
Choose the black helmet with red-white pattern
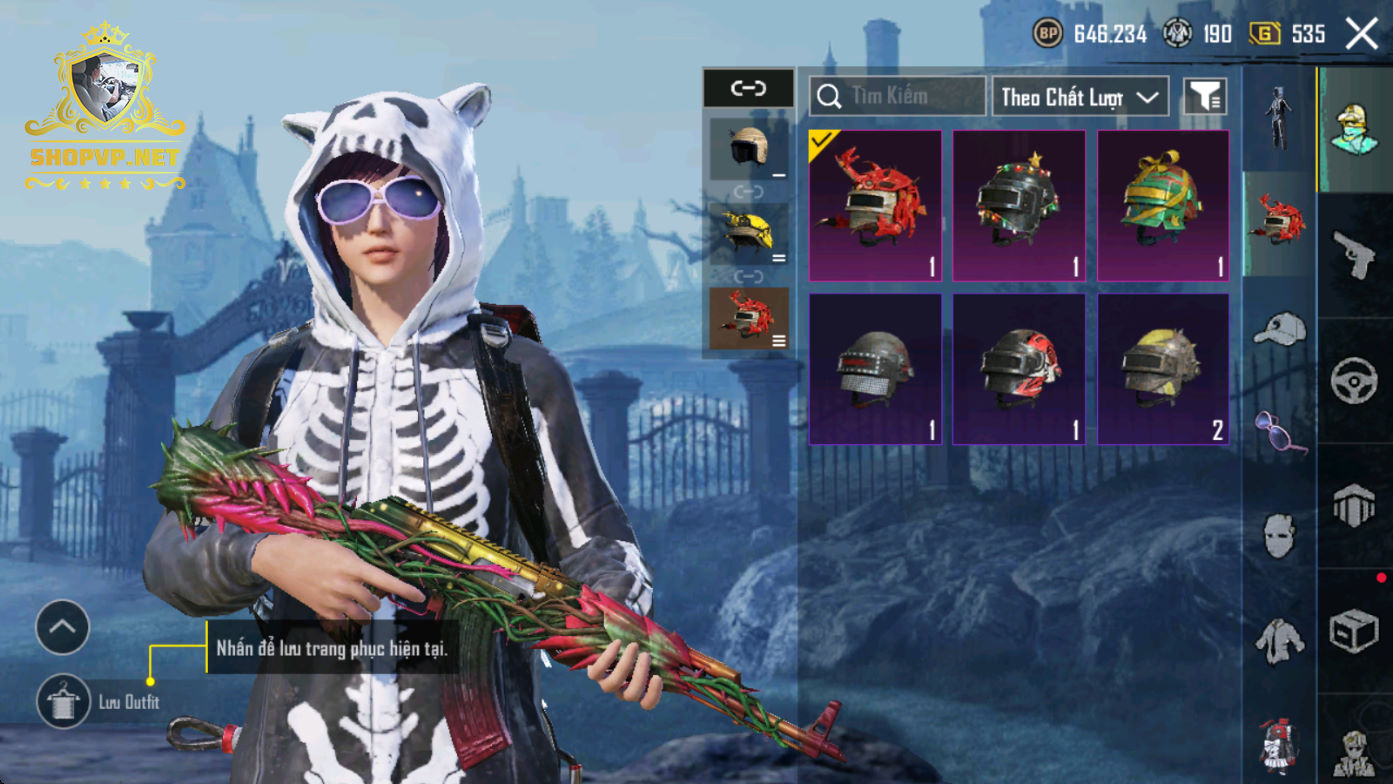tap(1019, 369)
